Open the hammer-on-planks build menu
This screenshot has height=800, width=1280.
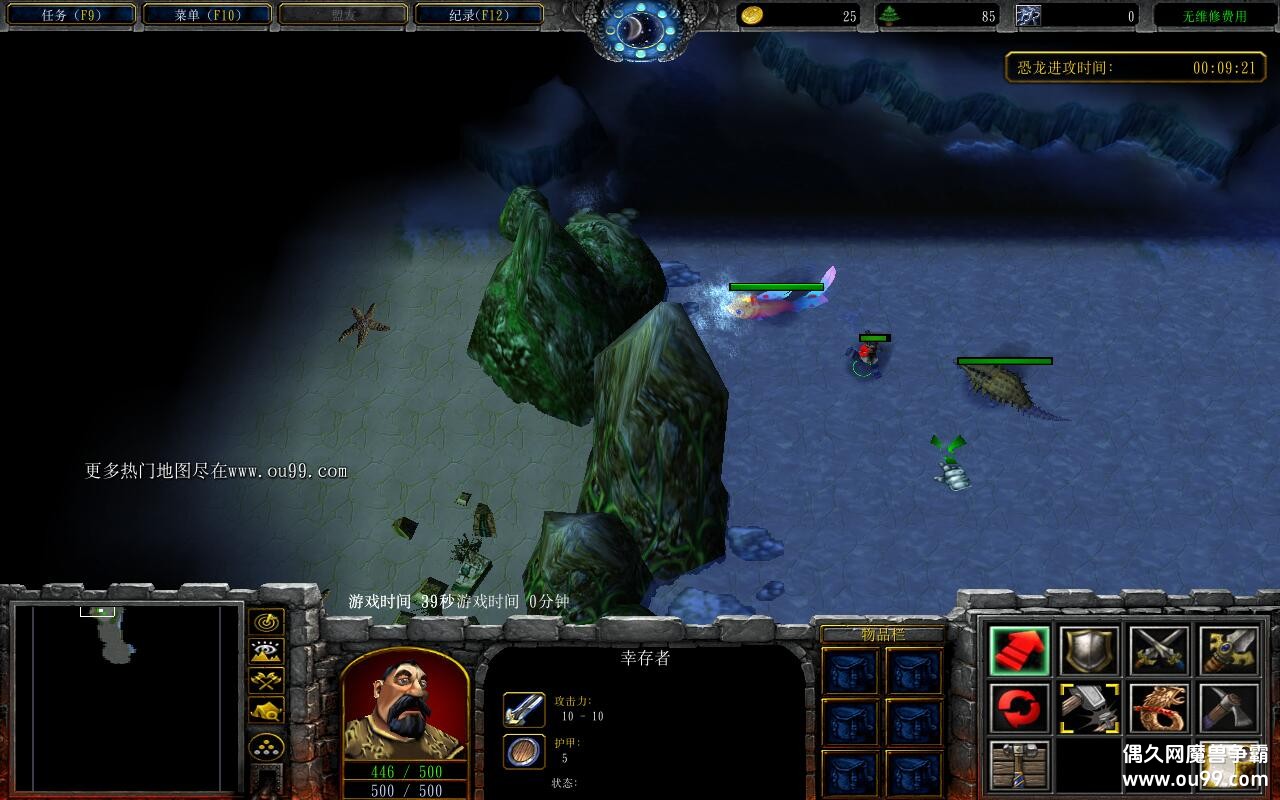click(x=1019, y=765)
